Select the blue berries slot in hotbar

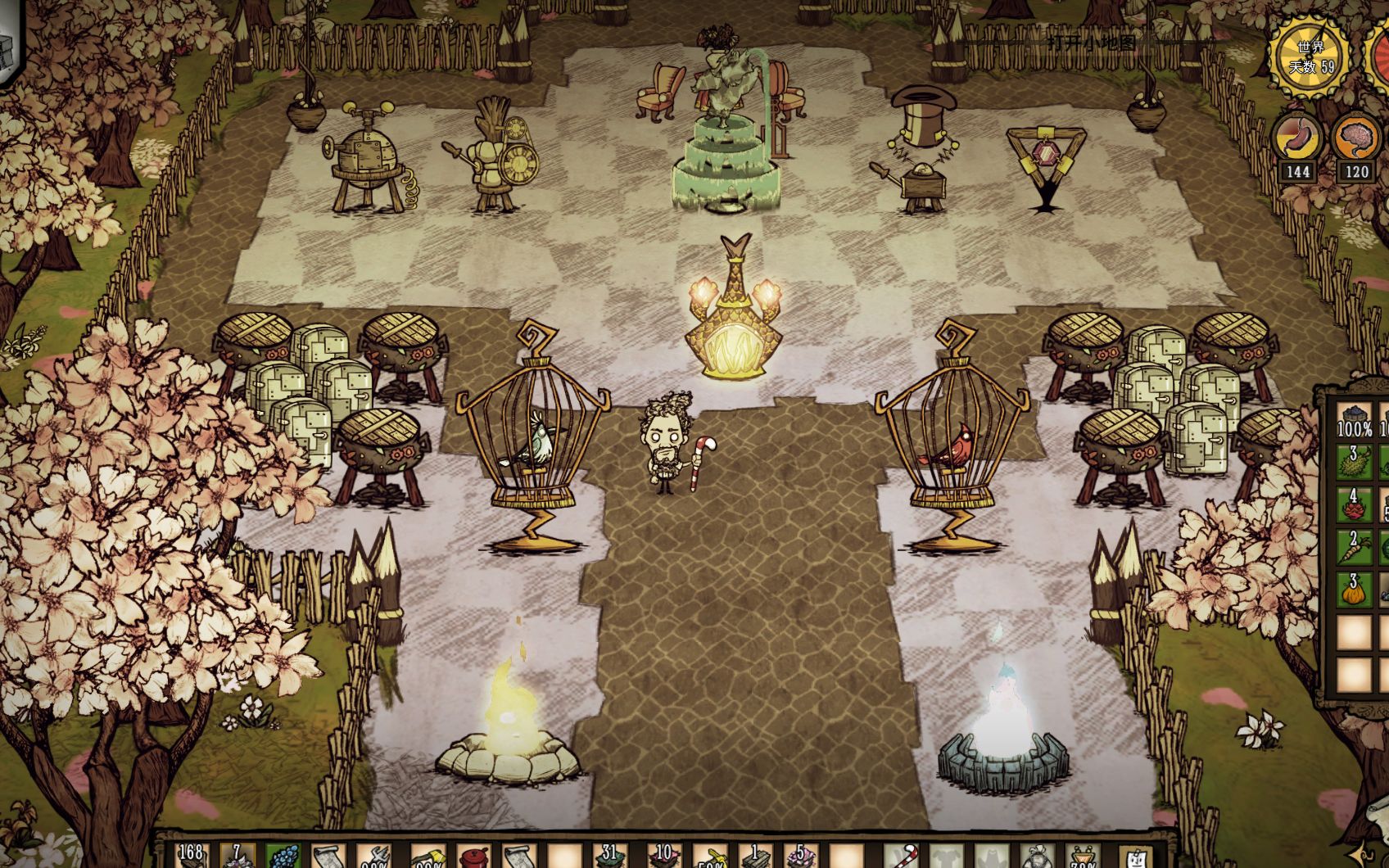(x=283, y=857)
